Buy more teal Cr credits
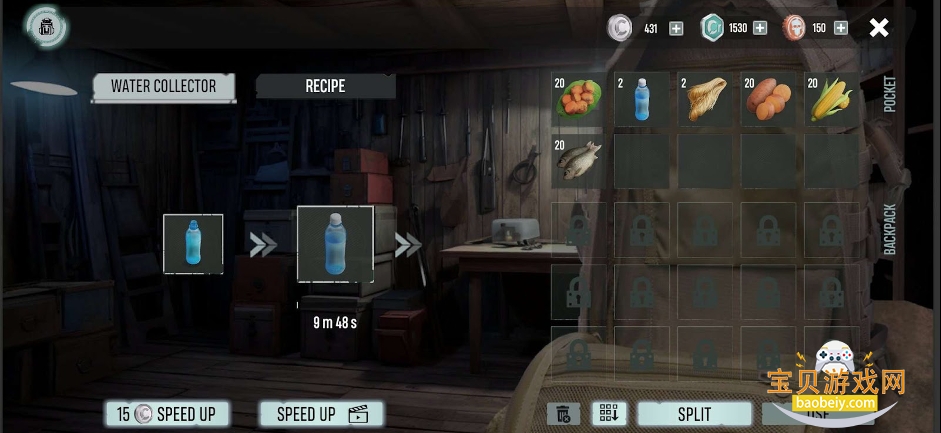941x433 pixels. pyautogui.click(x=760, y=28)
